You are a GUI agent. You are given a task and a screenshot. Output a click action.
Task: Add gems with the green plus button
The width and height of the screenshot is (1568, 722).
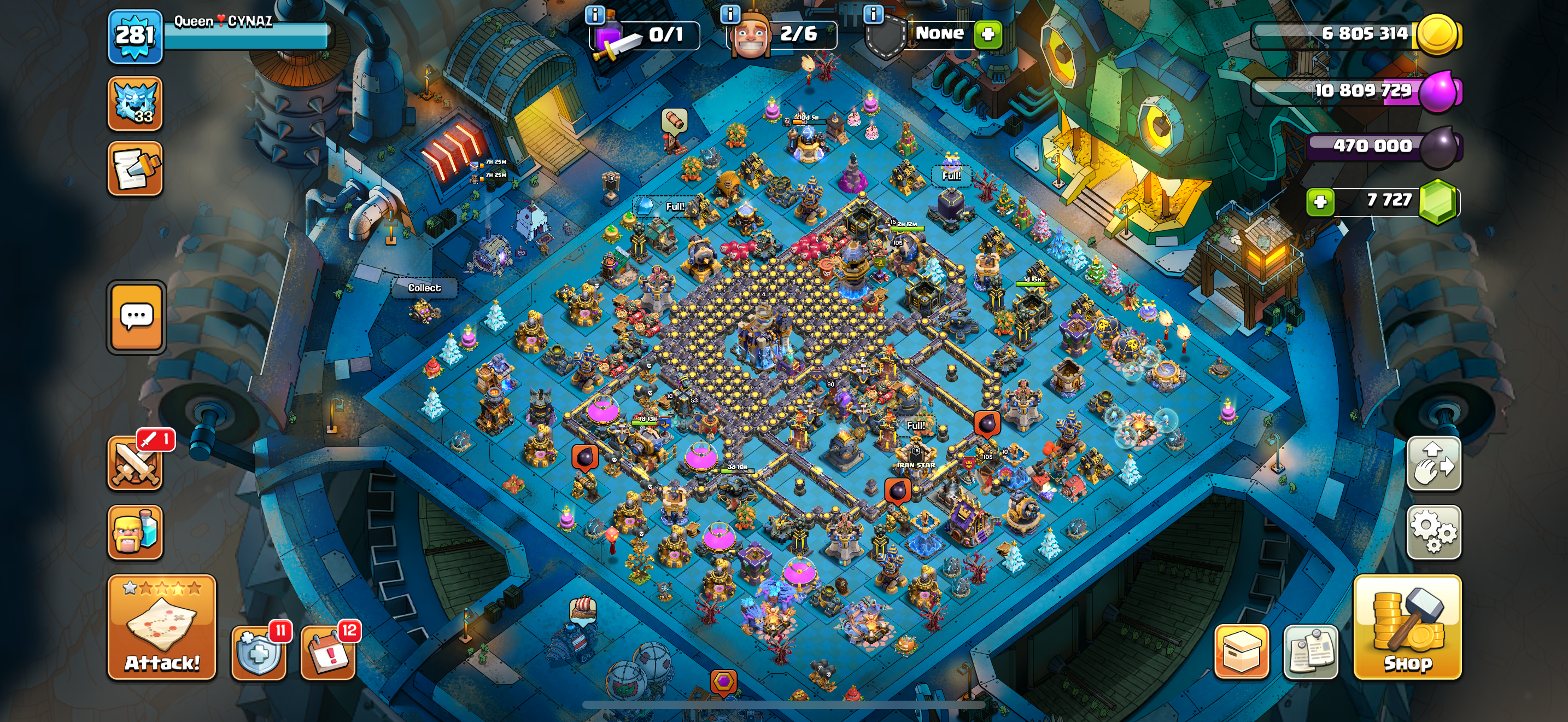click(x=1320, y=201)
